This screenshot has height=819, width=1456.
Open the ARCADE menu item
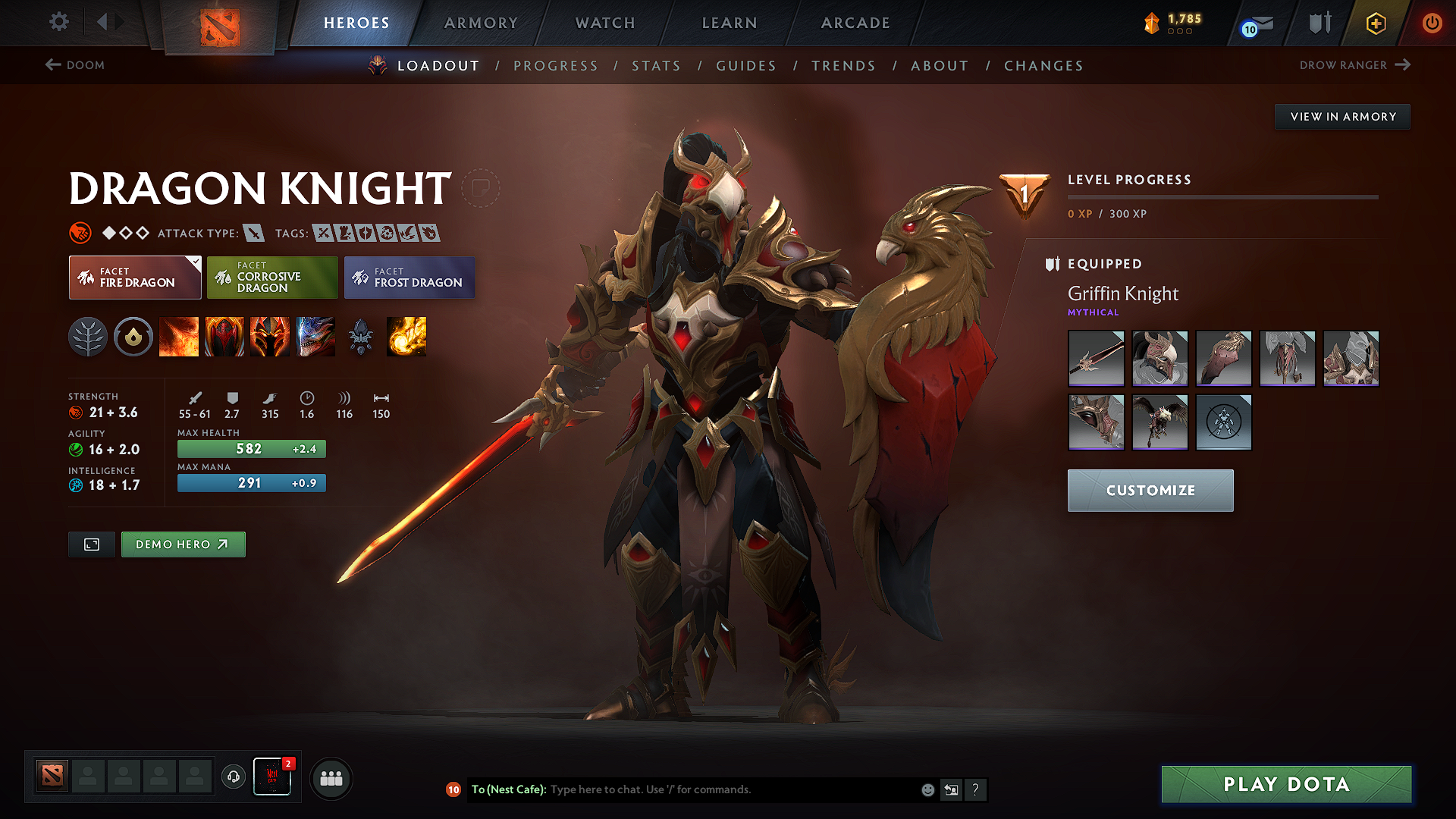coord(855,23)
